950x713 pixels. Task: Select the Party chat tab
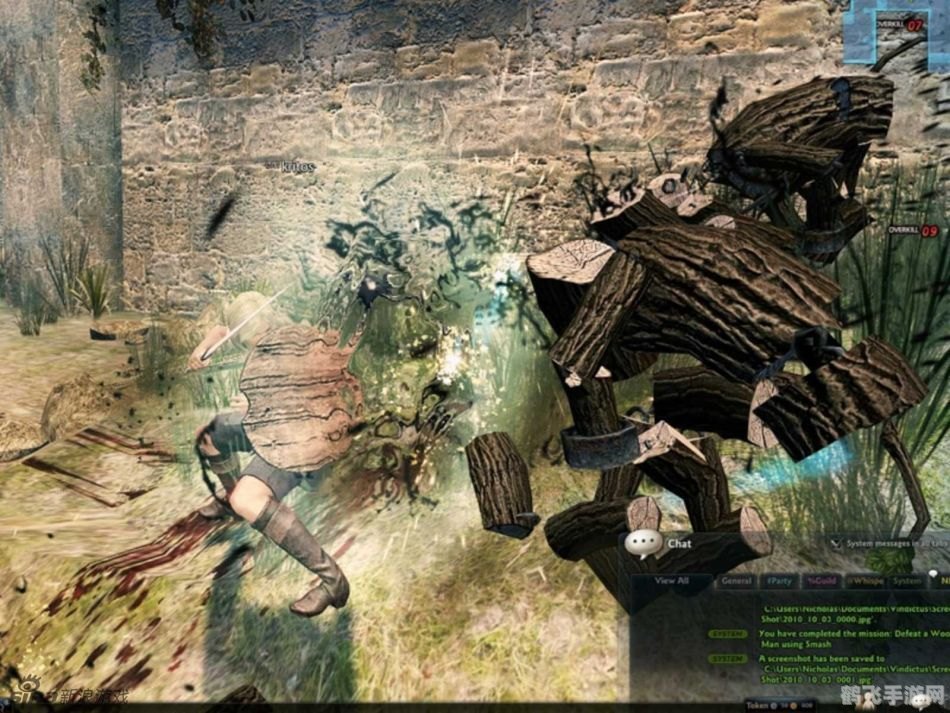pos(779,580)
